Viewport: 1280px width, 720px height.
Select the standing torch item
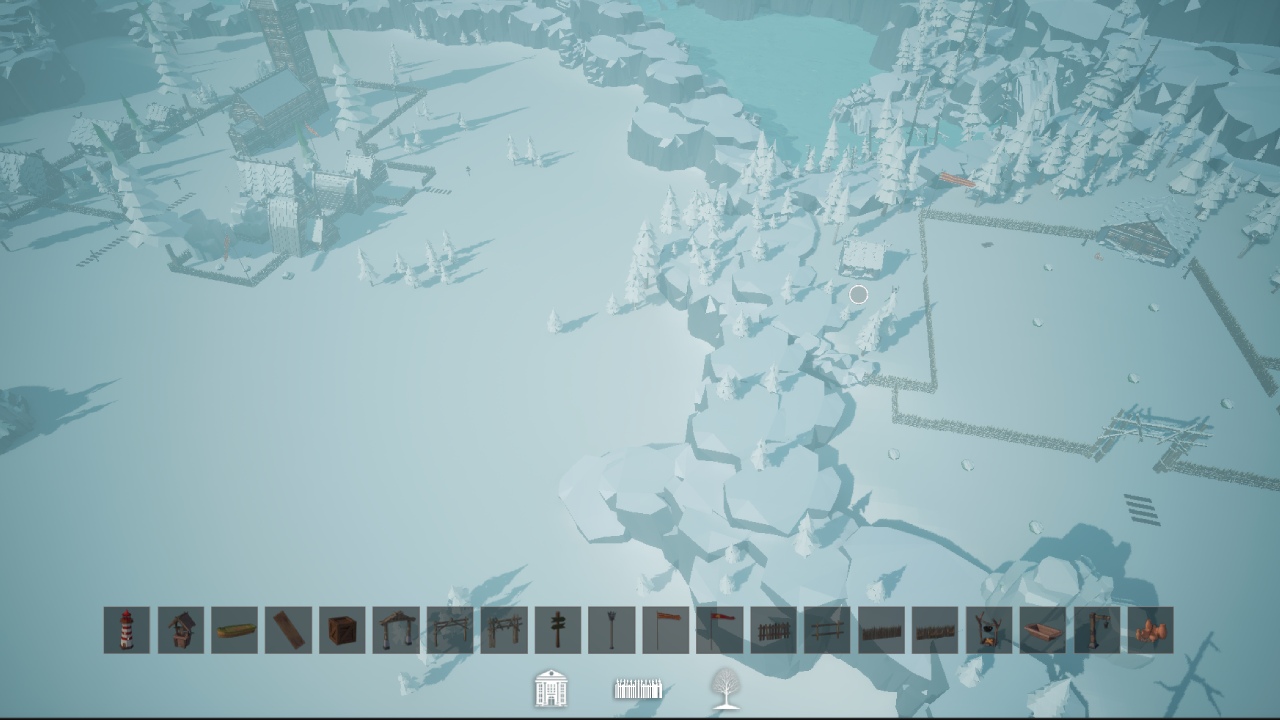pyautogui.click(x=610, y=631)
